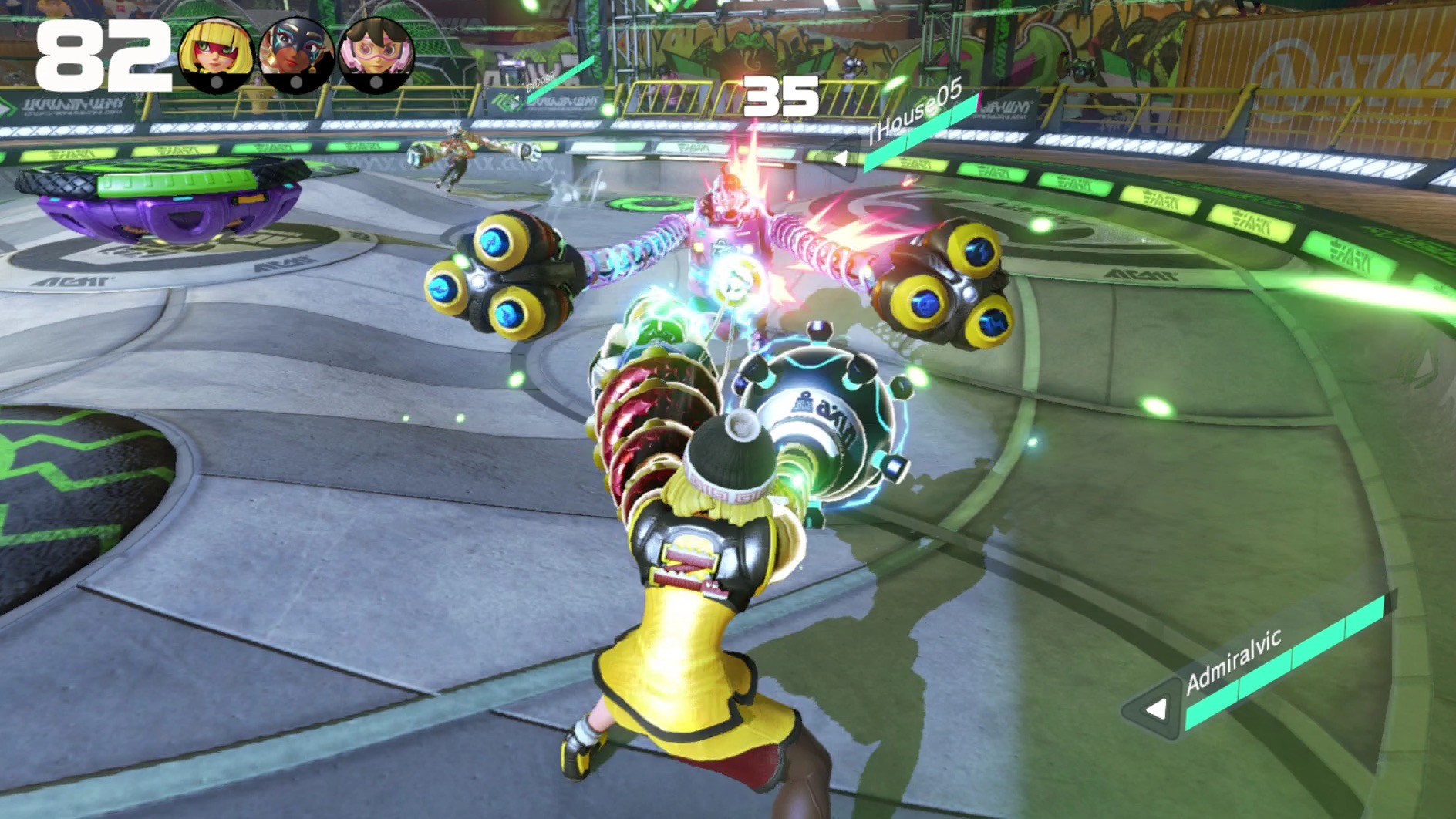Select the Min Min player portrait
This screenshot has width=1456, height=819.
pos(216,56)
